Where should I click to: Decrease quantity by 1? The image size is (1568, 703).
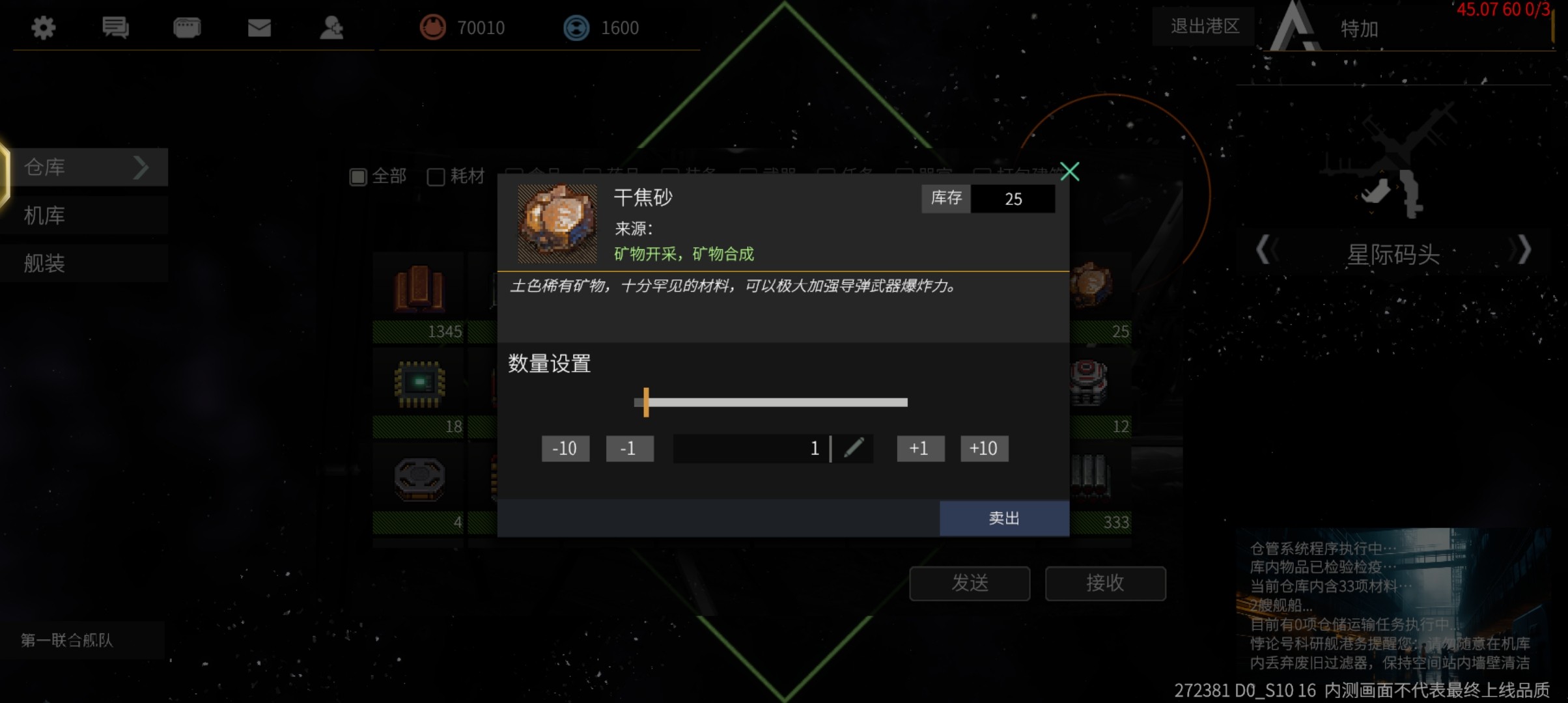point(629,448)
